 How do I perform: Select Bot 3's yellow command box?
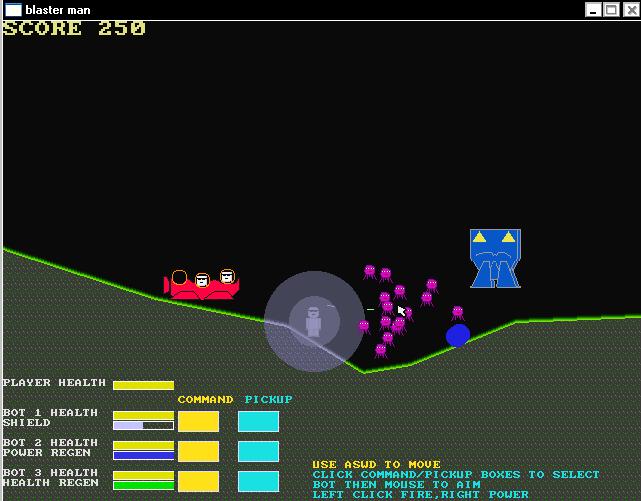click(198, 481)
